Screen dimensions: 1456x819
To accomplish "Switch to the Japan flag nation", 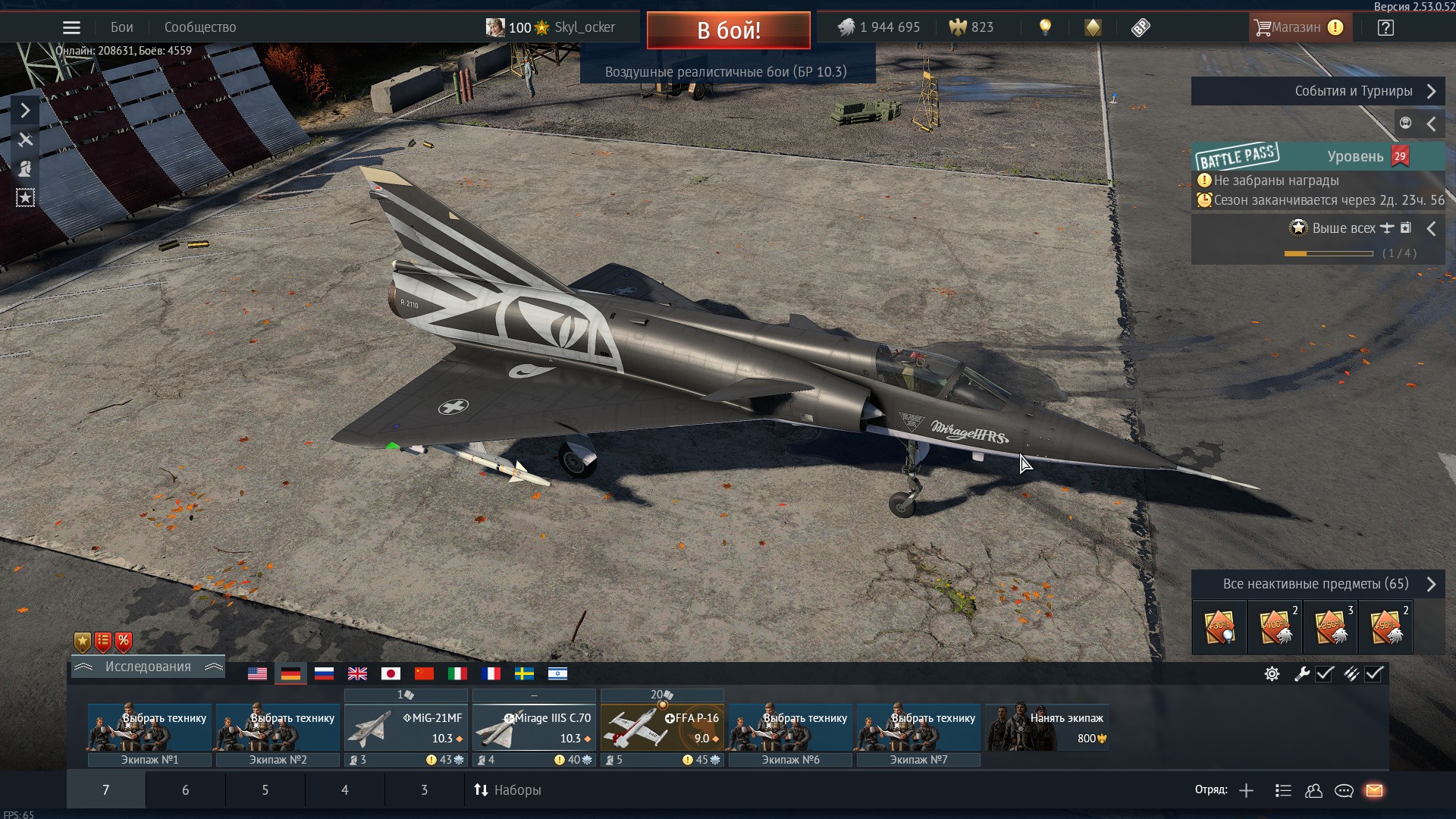I will pos(391,673).
